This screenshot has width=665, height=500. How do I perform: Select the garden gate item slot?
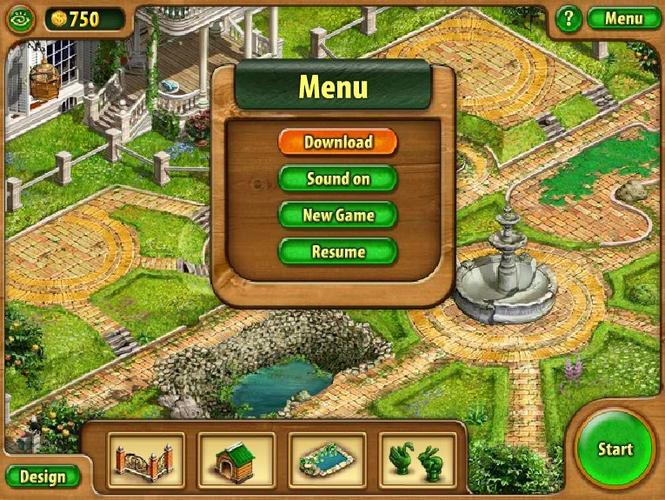(146, 460)
